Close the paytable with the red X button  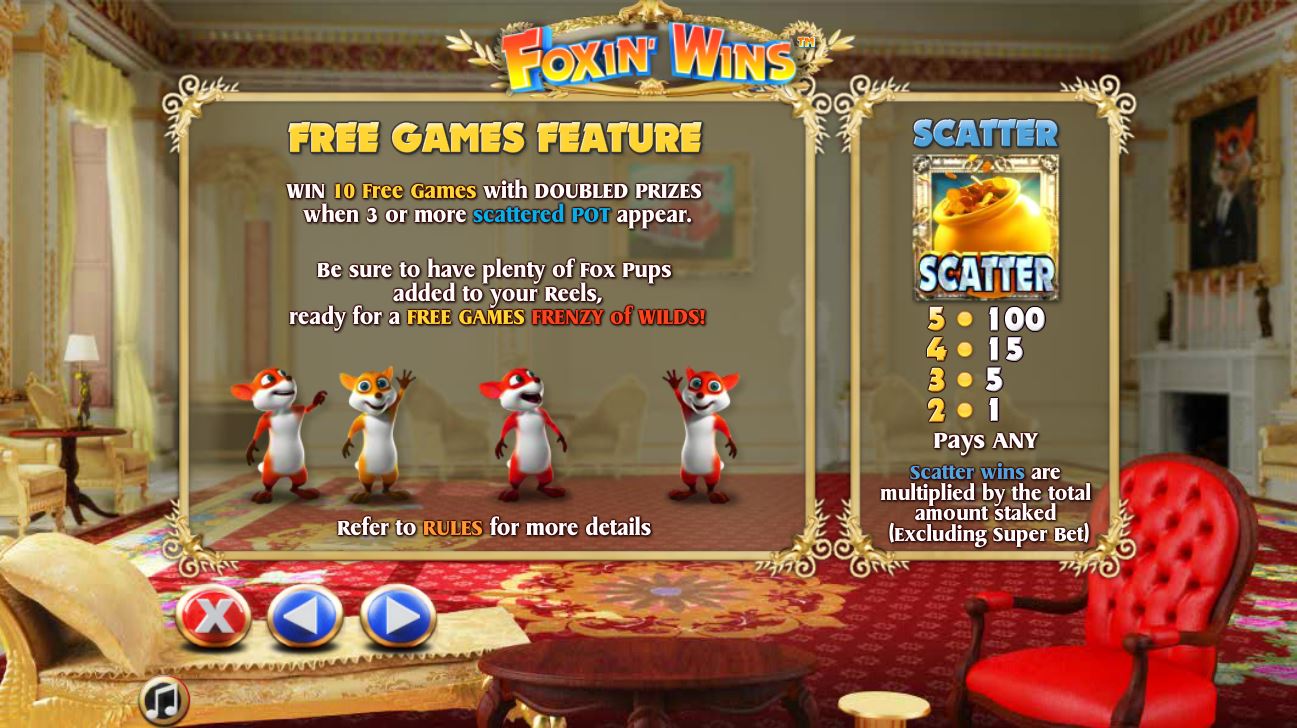(x=213, y=617)
